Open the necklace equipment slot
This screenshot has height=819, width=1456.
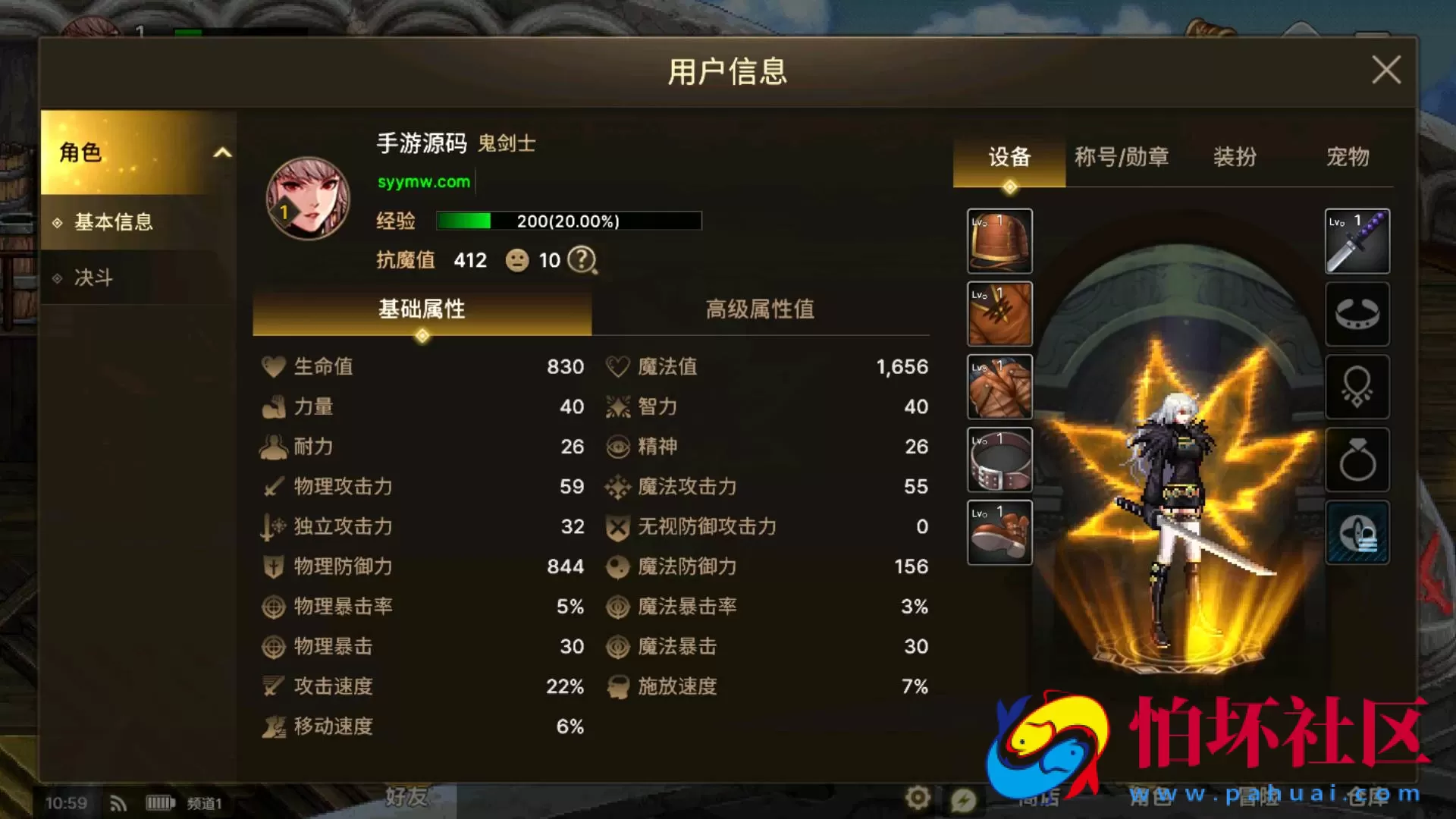click(1357, 387)
